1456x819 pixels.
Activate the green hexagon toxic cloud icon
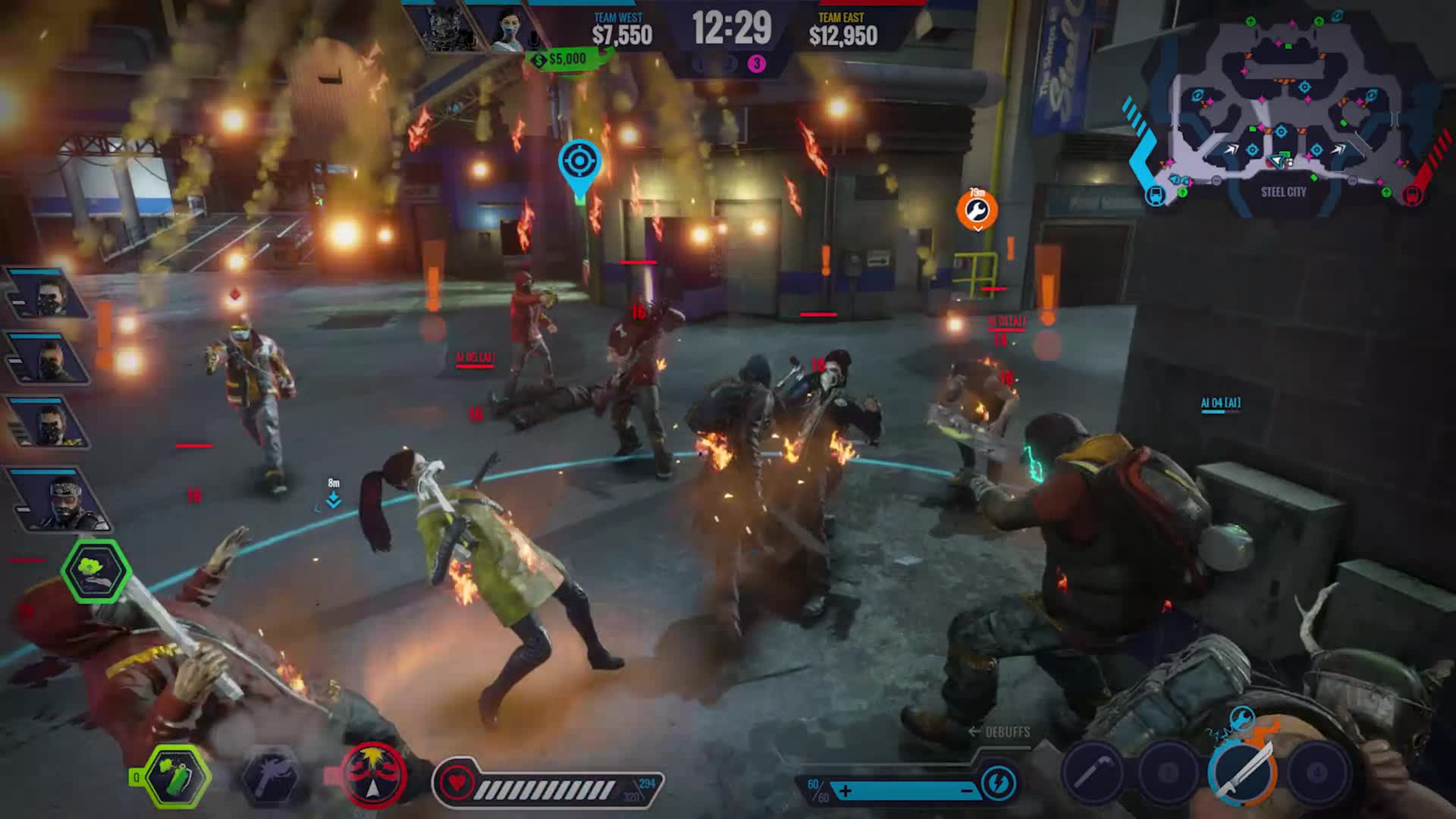95,571
